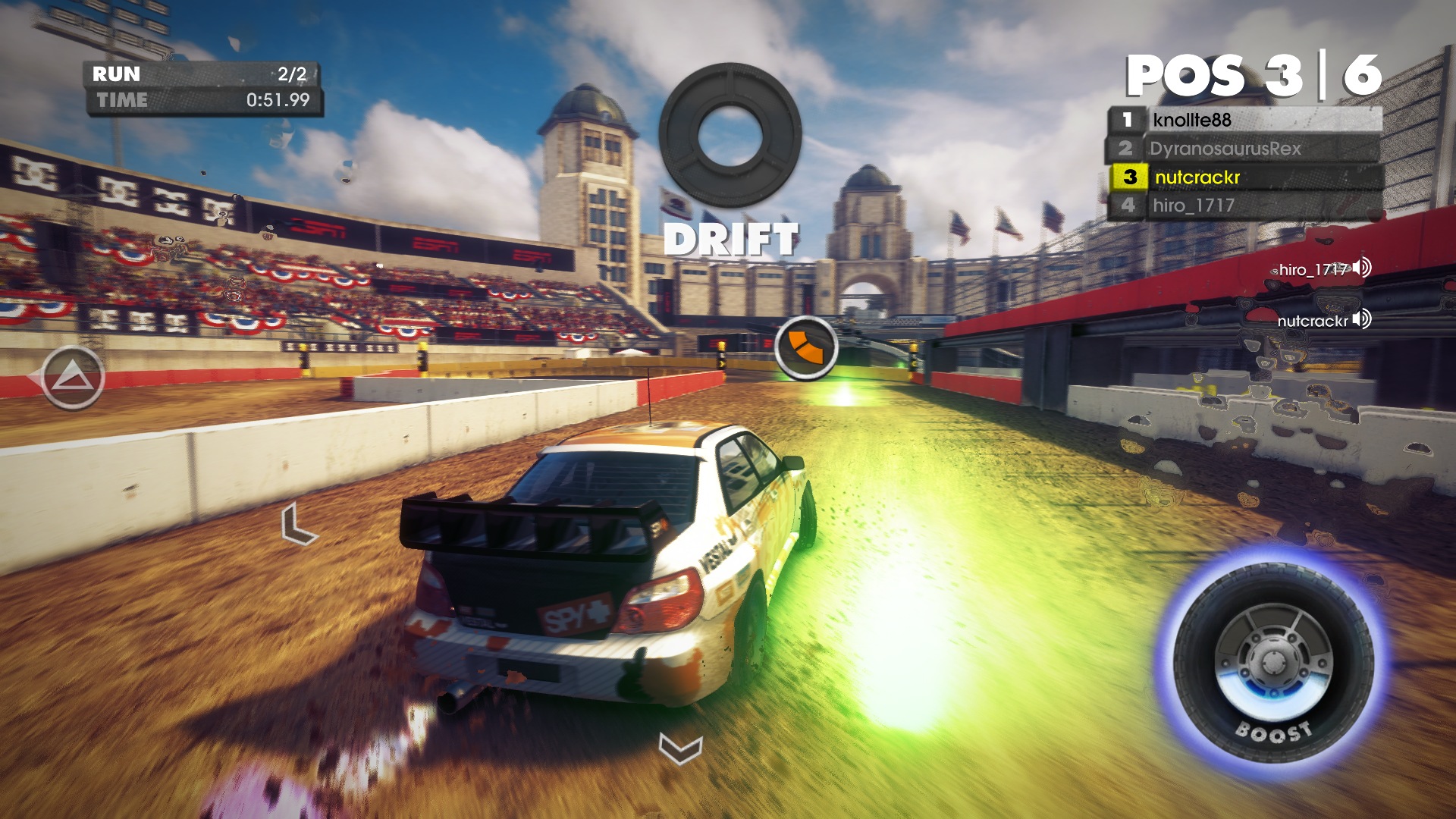
Task: Click the circular triangle opponent indicator
Action: pyautogui.click(x=73, y=378)
